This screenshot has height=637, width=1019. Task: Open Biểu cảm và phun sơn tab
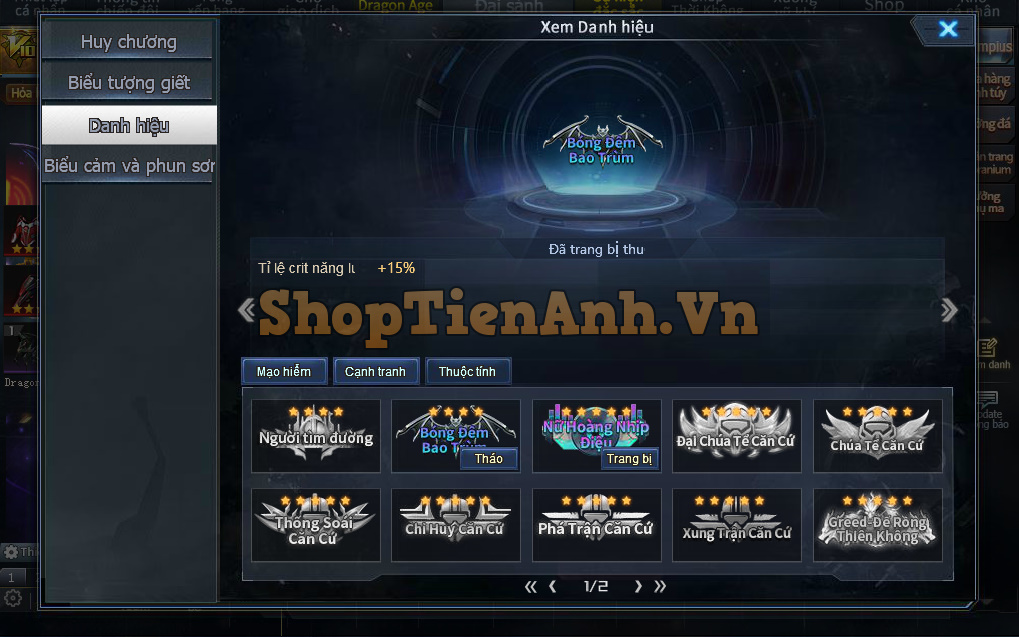[128, 166]
